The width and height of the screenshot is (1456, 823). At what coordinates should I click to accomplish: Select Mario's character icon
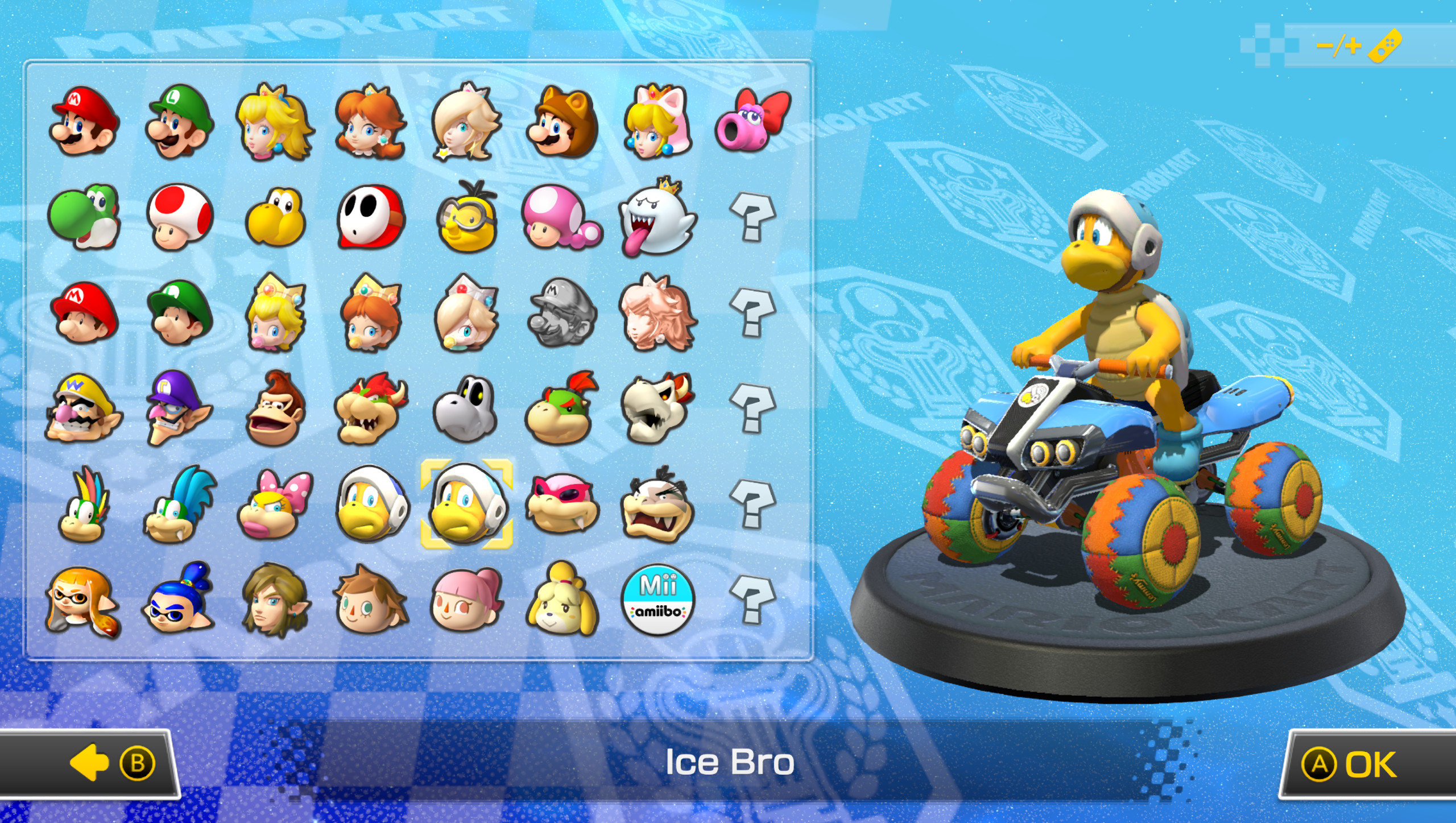(83, 121)
